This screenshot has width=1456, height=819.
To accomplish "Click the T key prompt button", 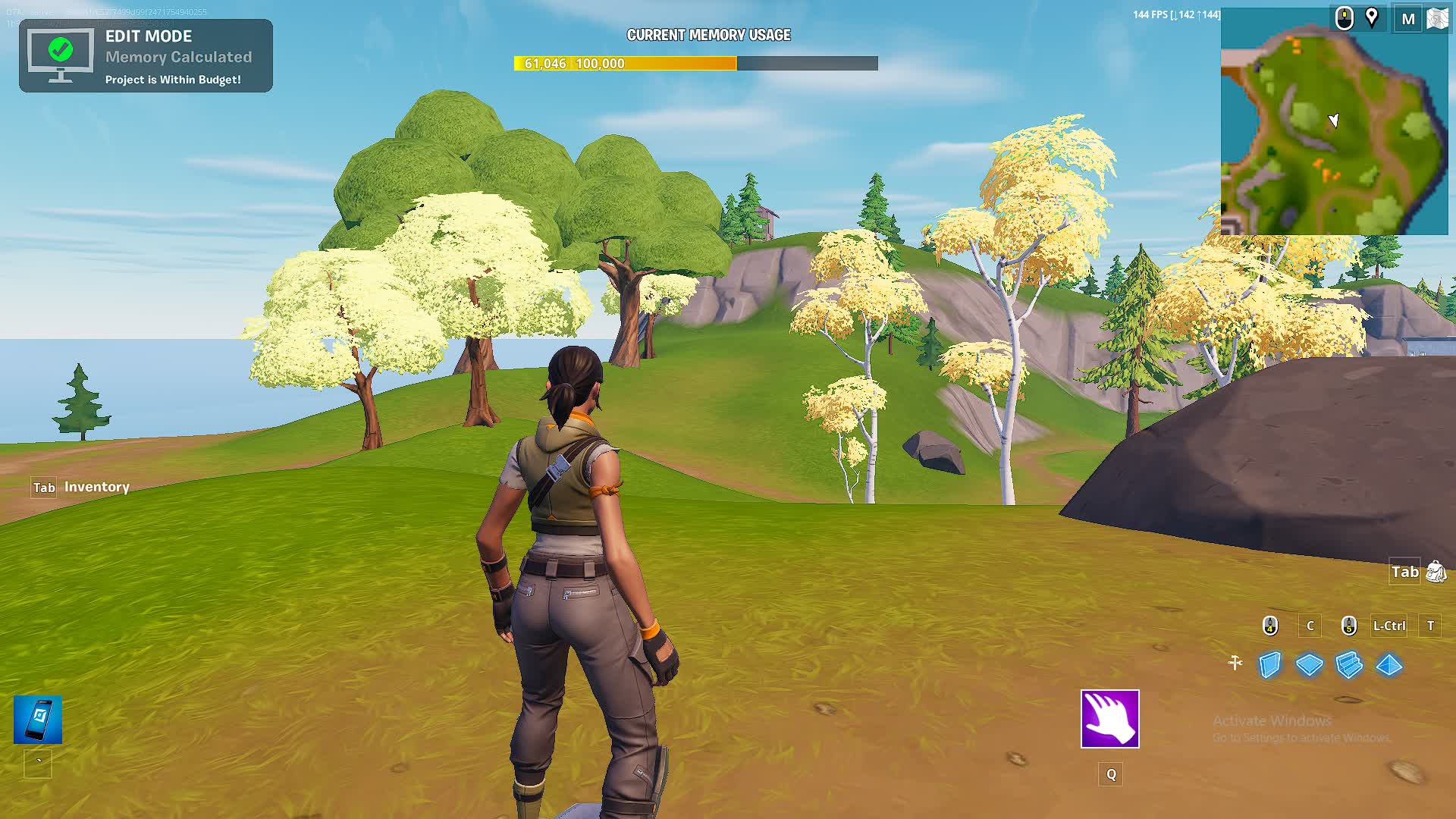I will tap(1430, 626).
